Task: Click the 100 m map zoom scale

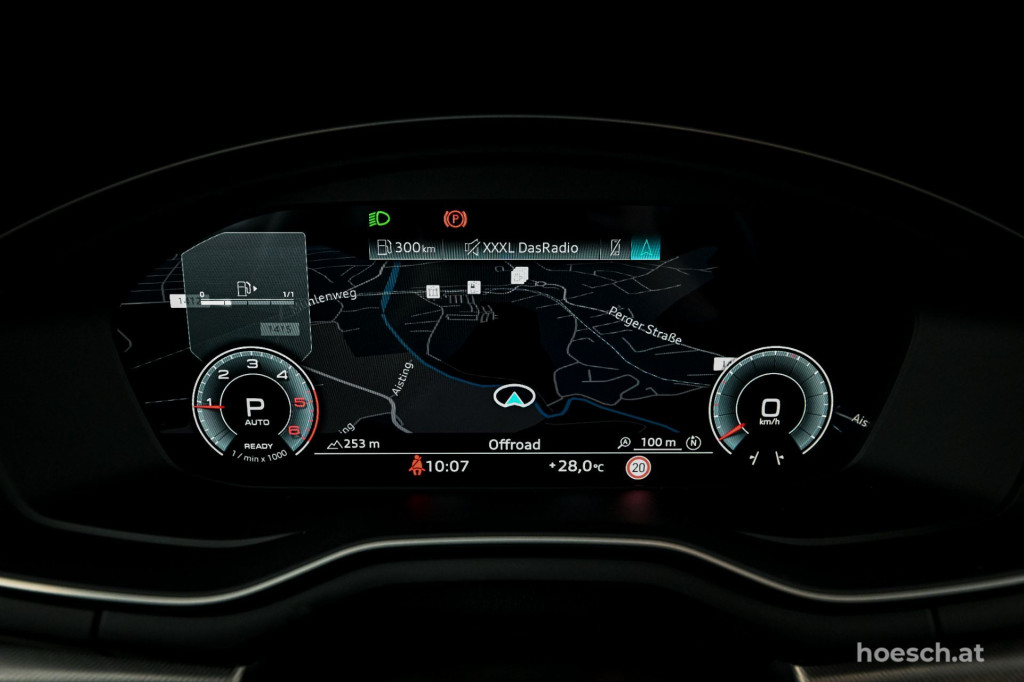Action: (649, 443)
